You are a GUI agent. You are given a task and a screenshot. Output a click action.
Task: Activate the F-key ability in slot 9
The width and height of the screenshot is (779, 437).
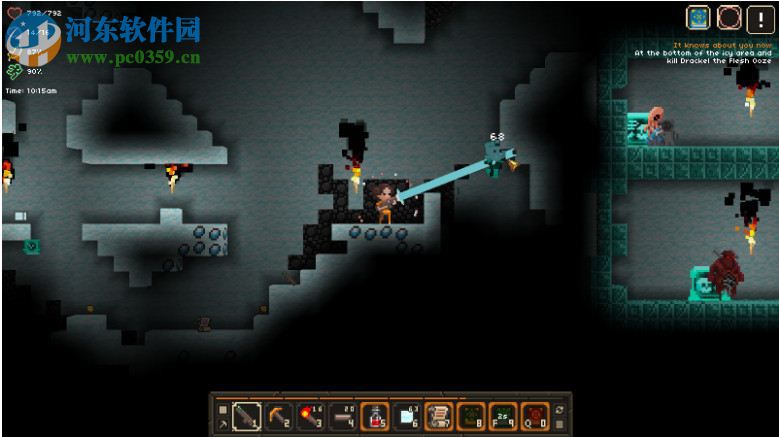coord(503,415)
